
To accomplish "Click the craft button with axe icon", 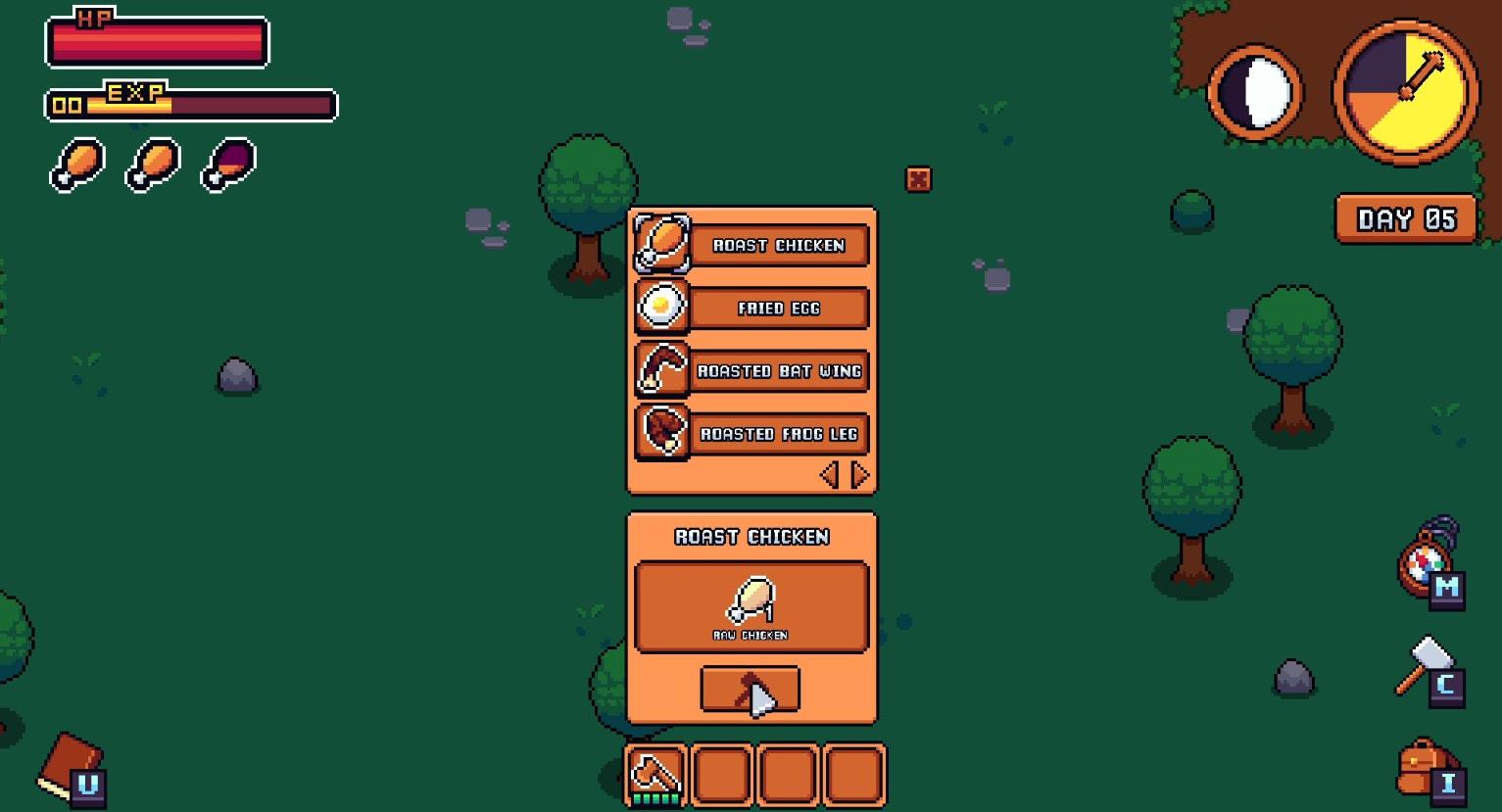I will coord(750,690).
